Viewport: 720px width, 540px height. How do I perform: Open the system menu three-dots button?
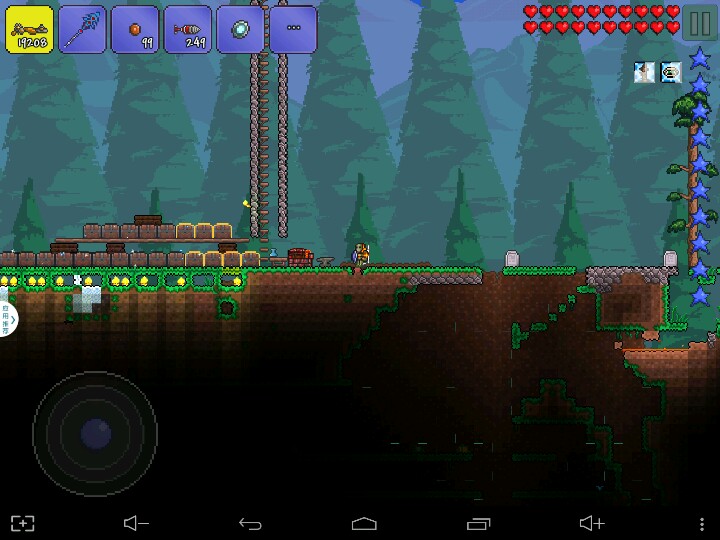(x=697, y=523)
